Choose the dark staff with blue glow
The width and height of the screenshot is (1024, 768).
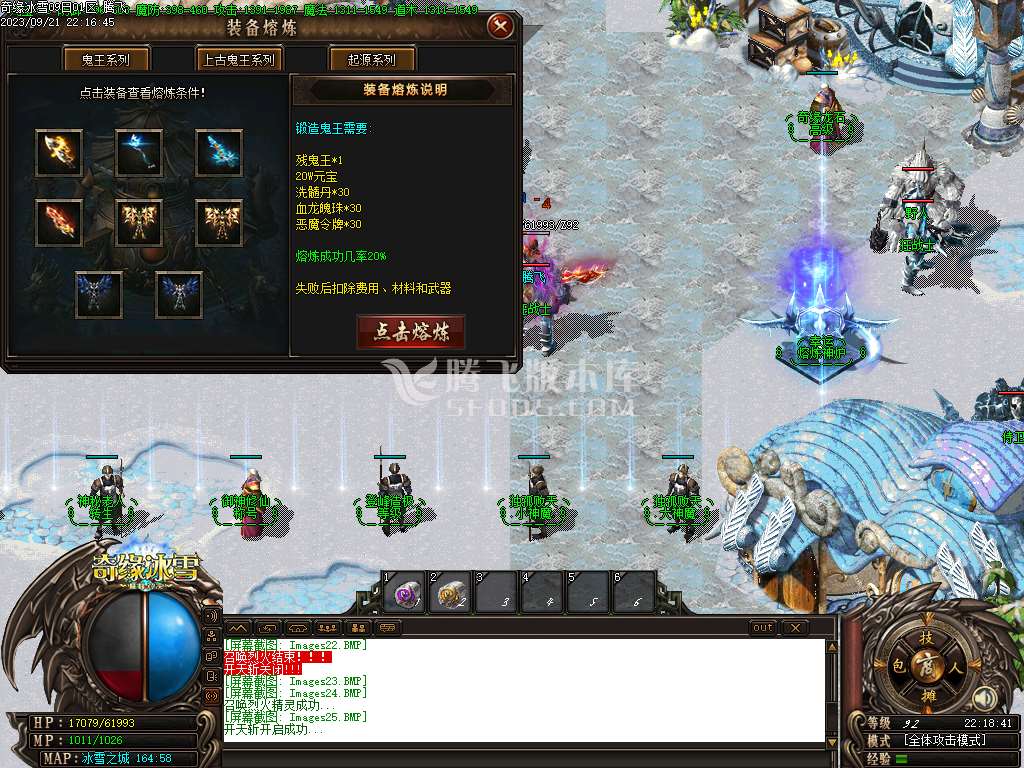(139, 153)
